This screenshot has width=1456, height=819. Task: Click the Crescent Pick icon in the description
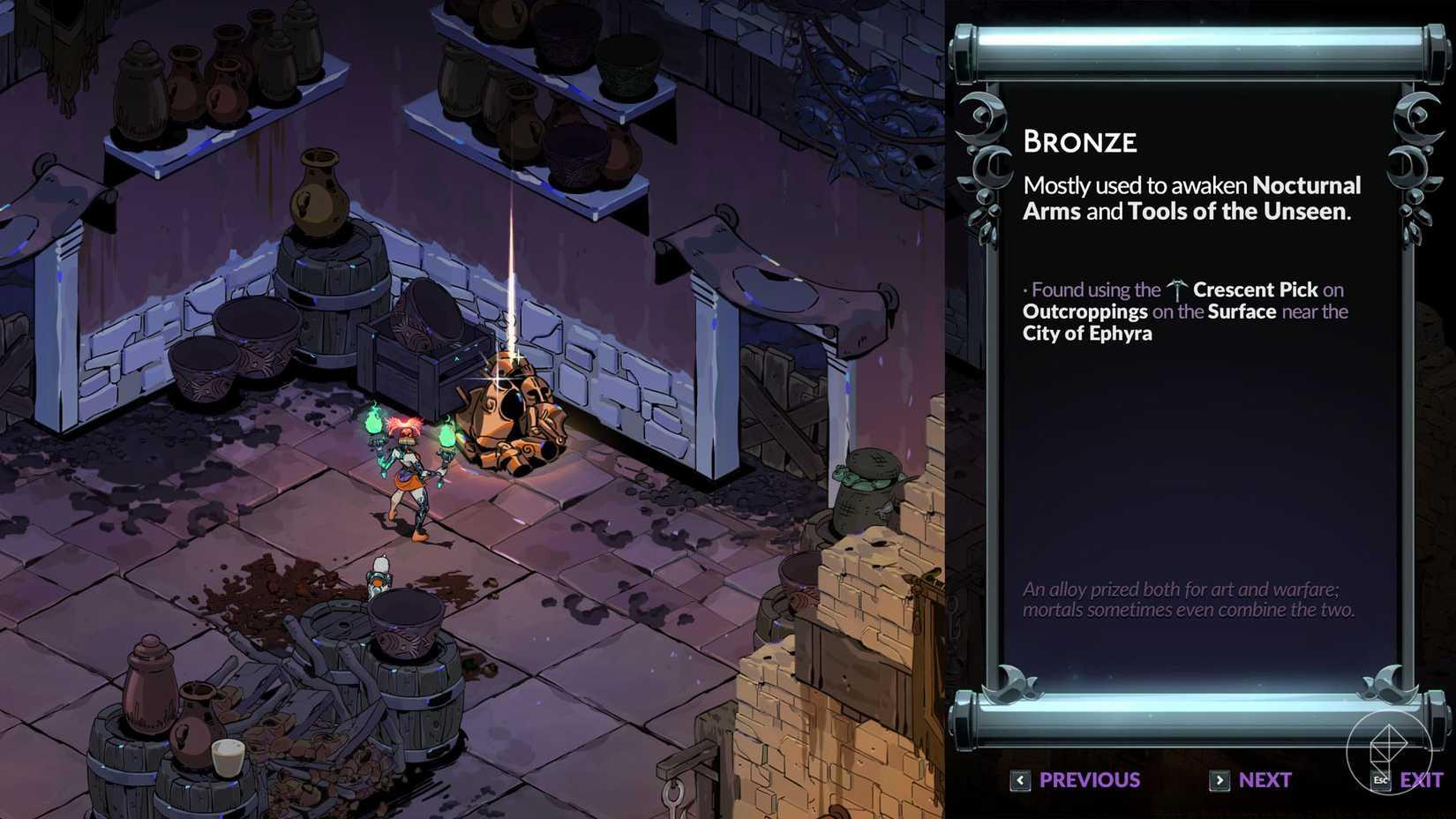tap(1177, 289)
